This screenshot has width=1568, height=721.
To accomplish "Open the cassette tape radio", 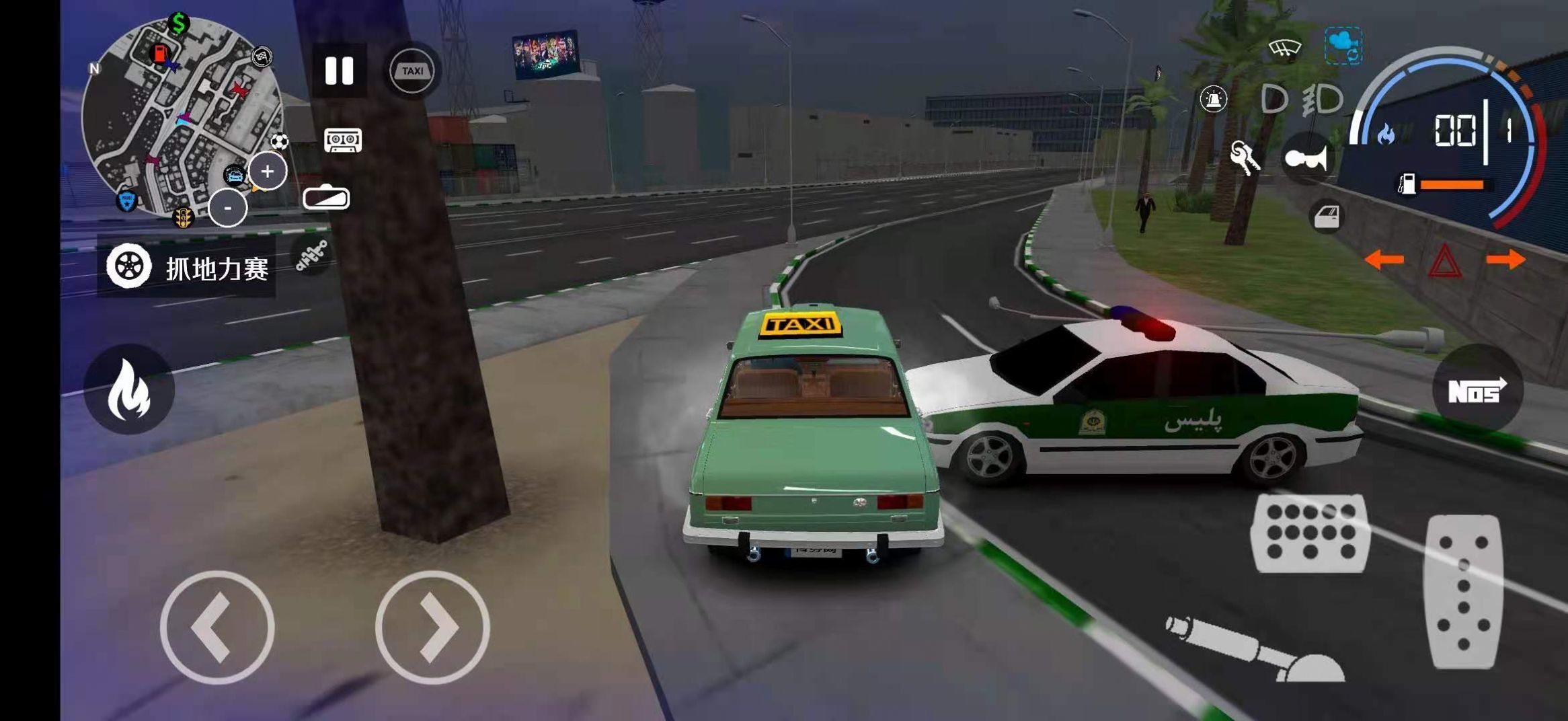I will click(x=343, y=140).
